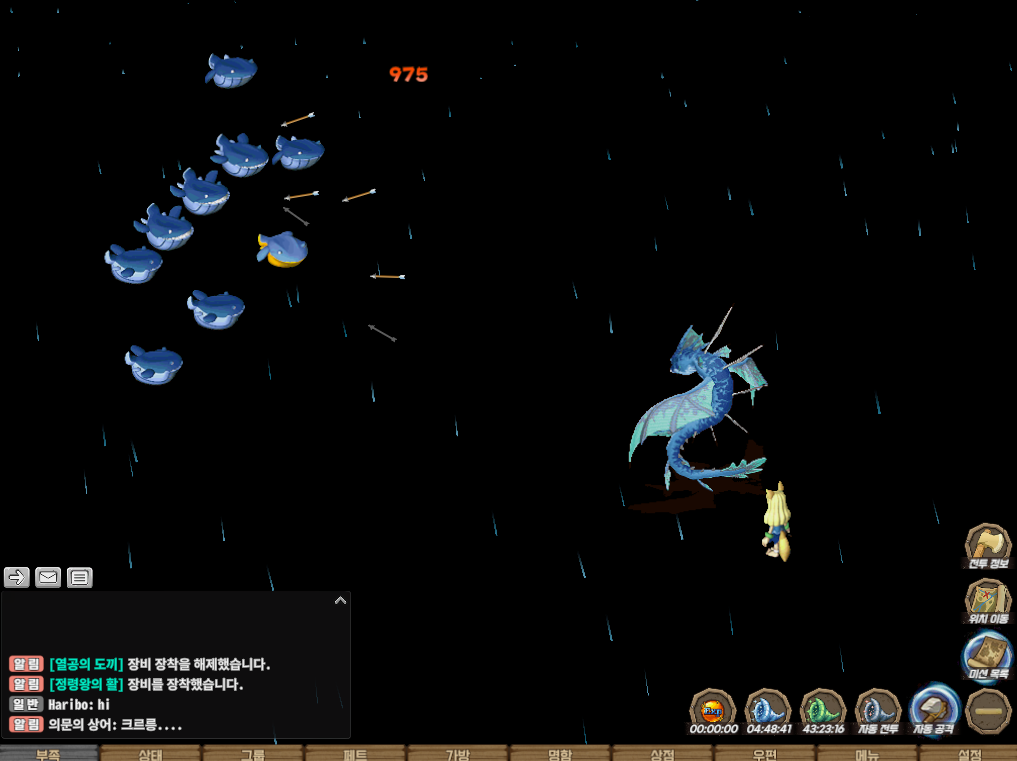Open the 가방 bag tab

(x=457, y=754)
